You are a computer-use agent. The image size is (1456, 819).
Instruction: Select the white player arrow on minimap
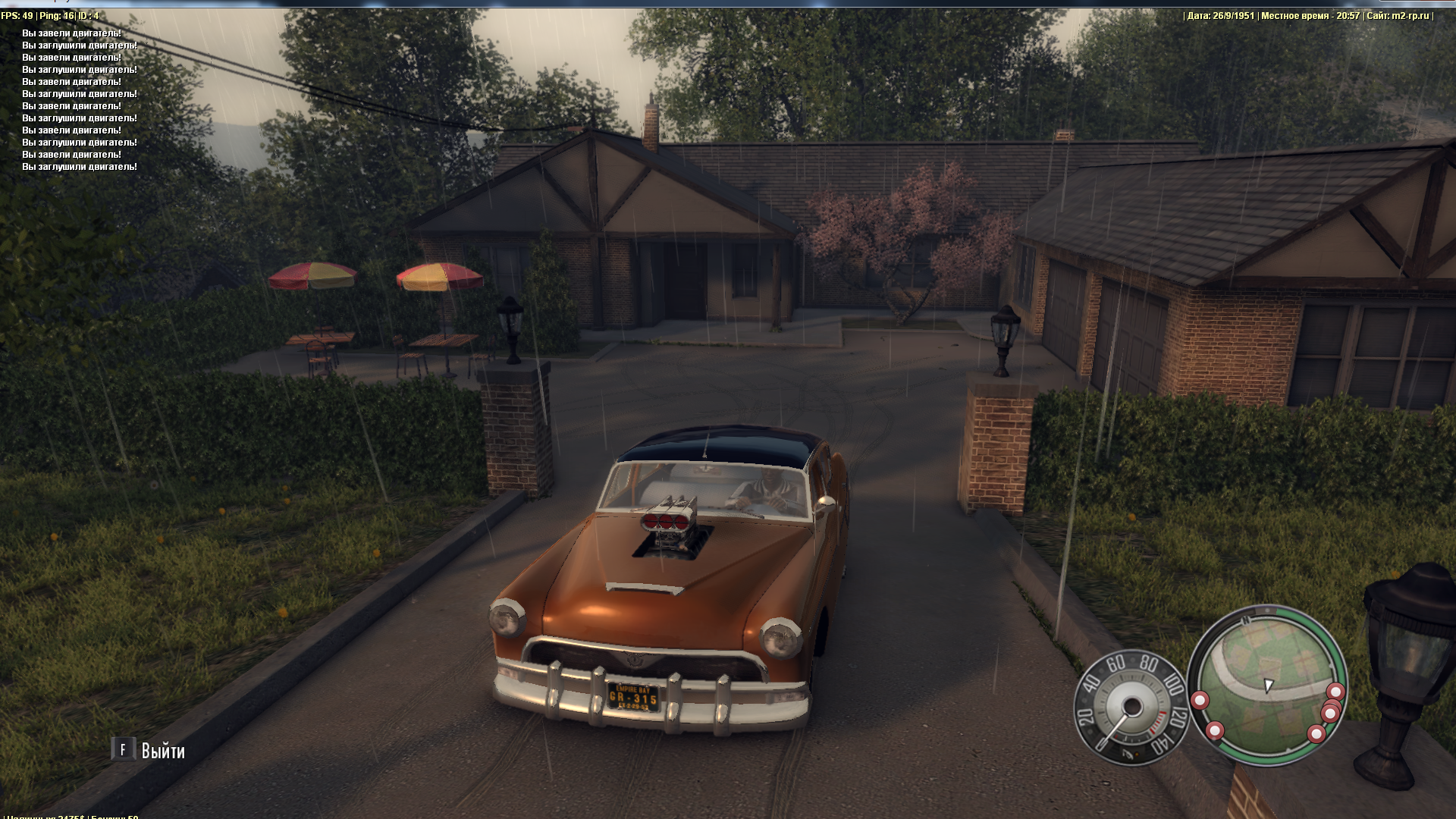pyautogui.click(x=1268, y=686)
